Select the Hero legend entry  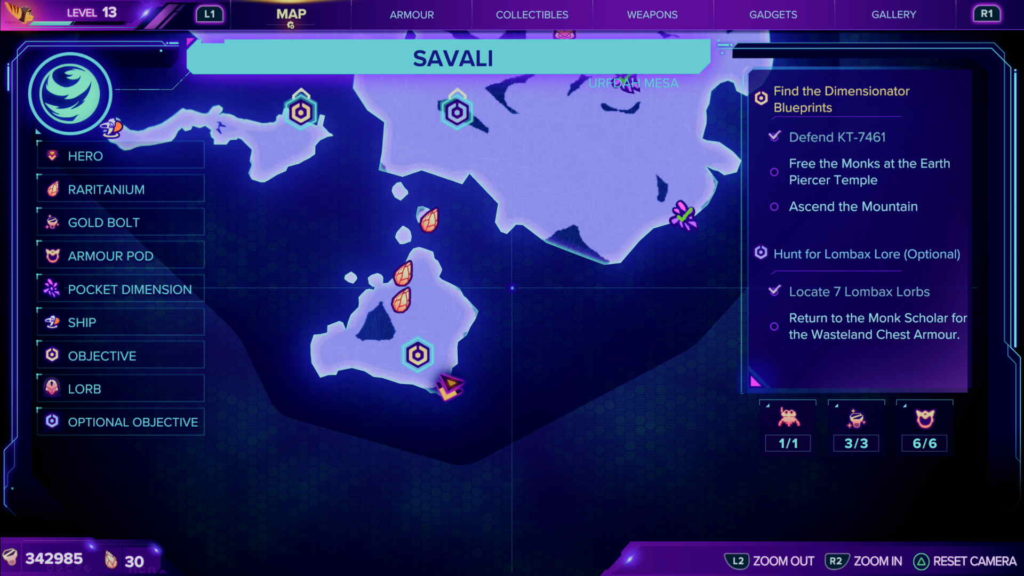[x=120, y=156]
